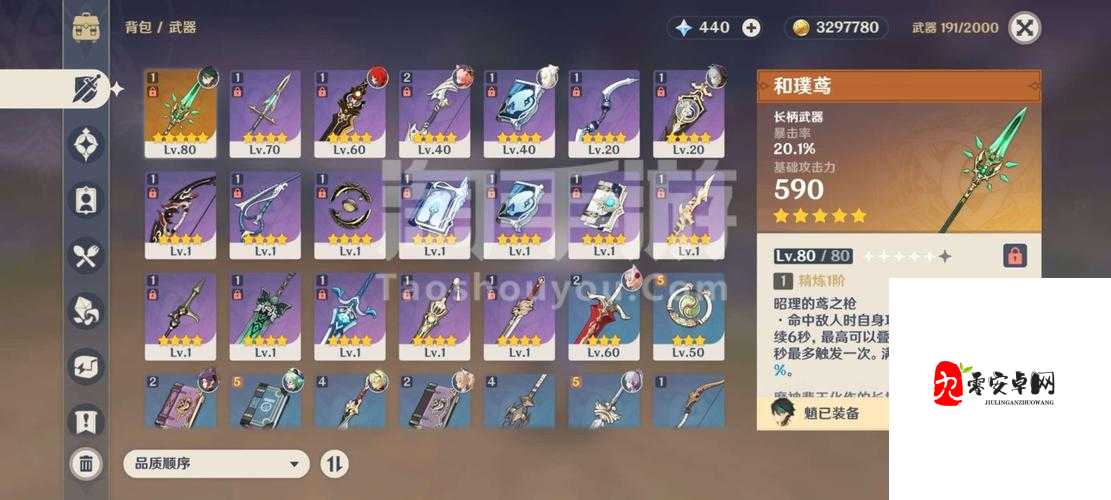This screenshot has width=1111, height=500.
Task: Open the quest items tab with exclamation mark
Action: (x=86, y=420)
